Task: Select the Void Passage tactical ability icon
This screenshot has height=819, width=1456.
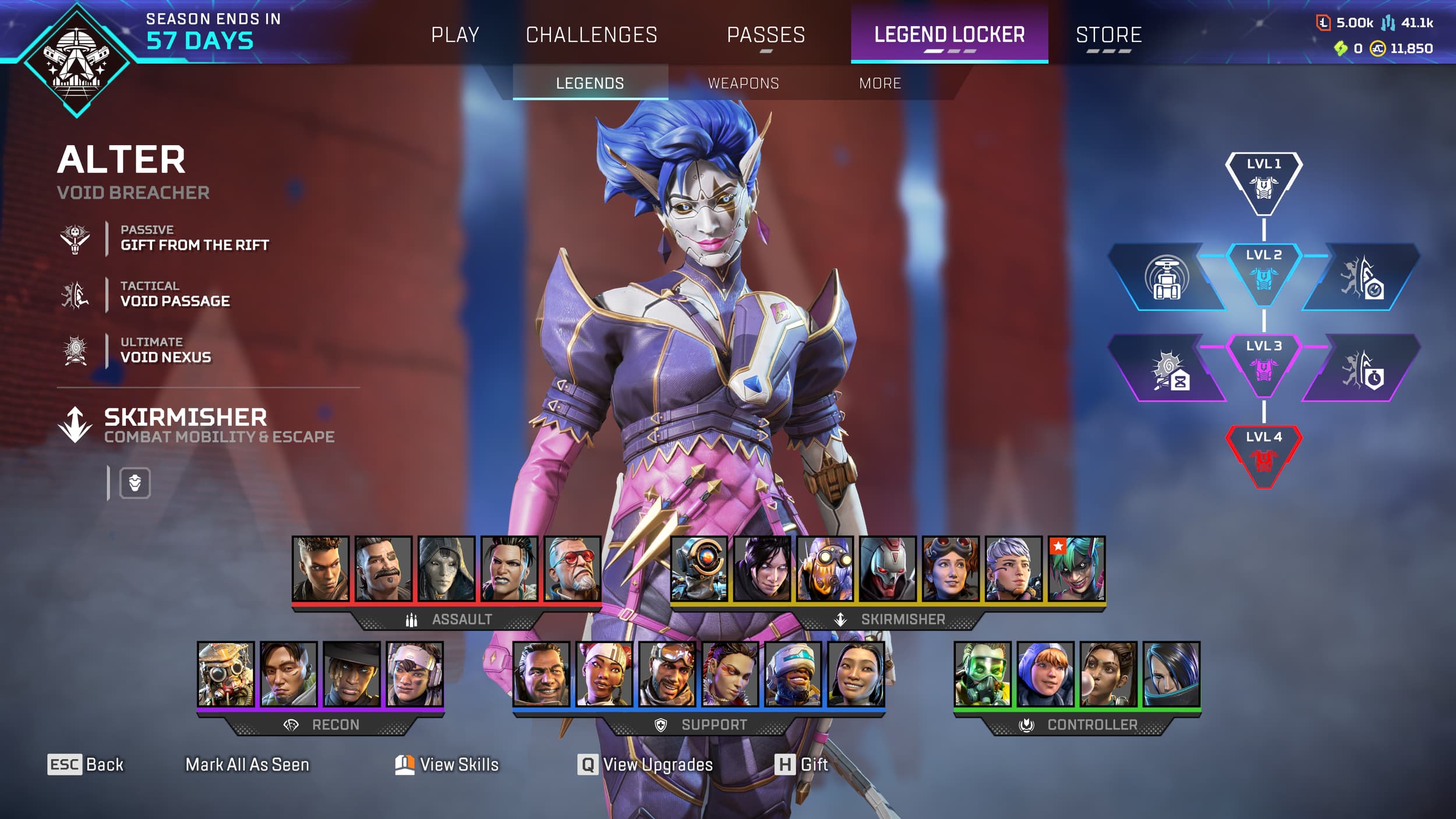Action: point(75,294)
